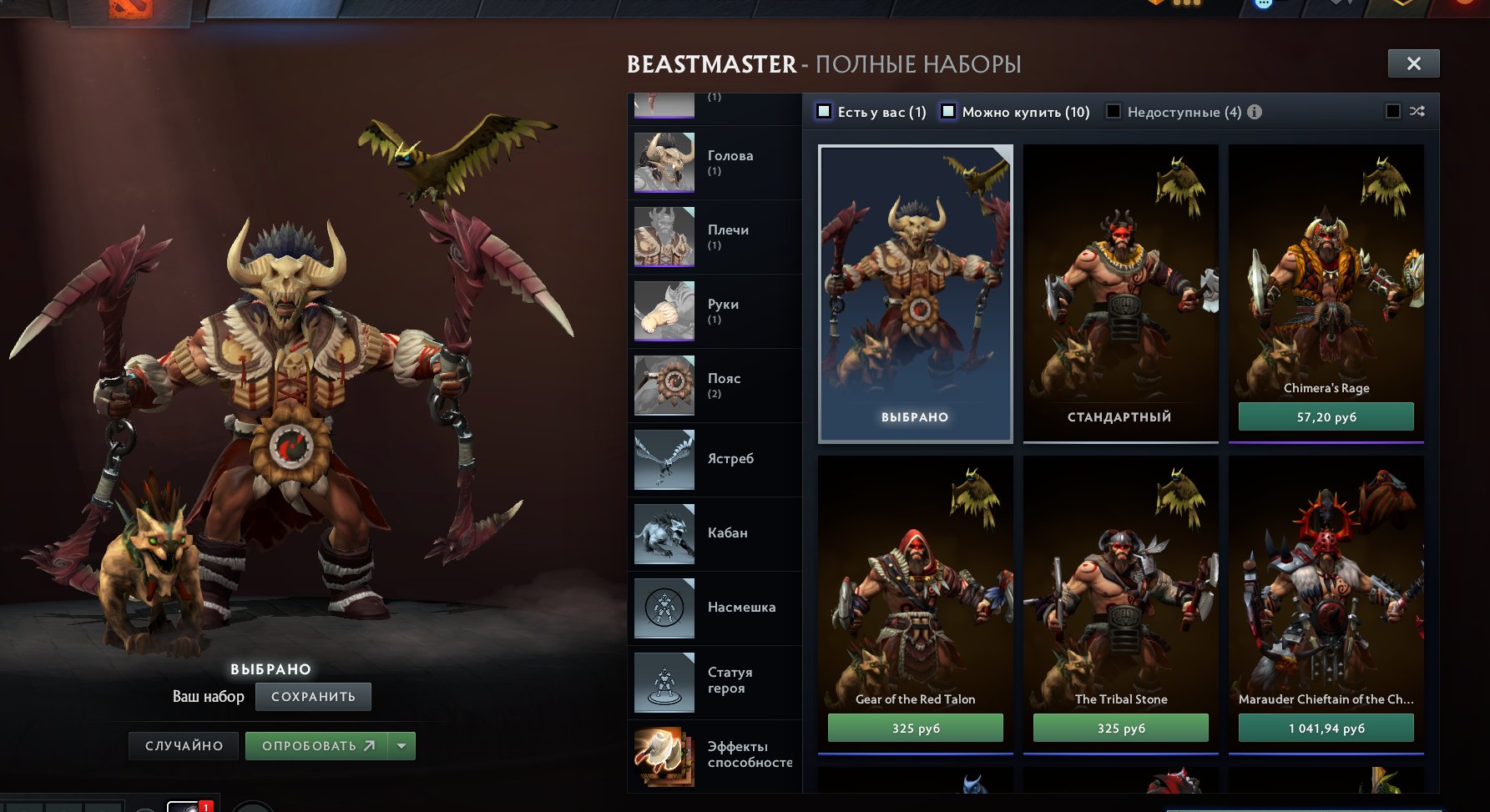Enable the Недоступные (4) filter
The image size is (1490, 812).
[1113, 111]
